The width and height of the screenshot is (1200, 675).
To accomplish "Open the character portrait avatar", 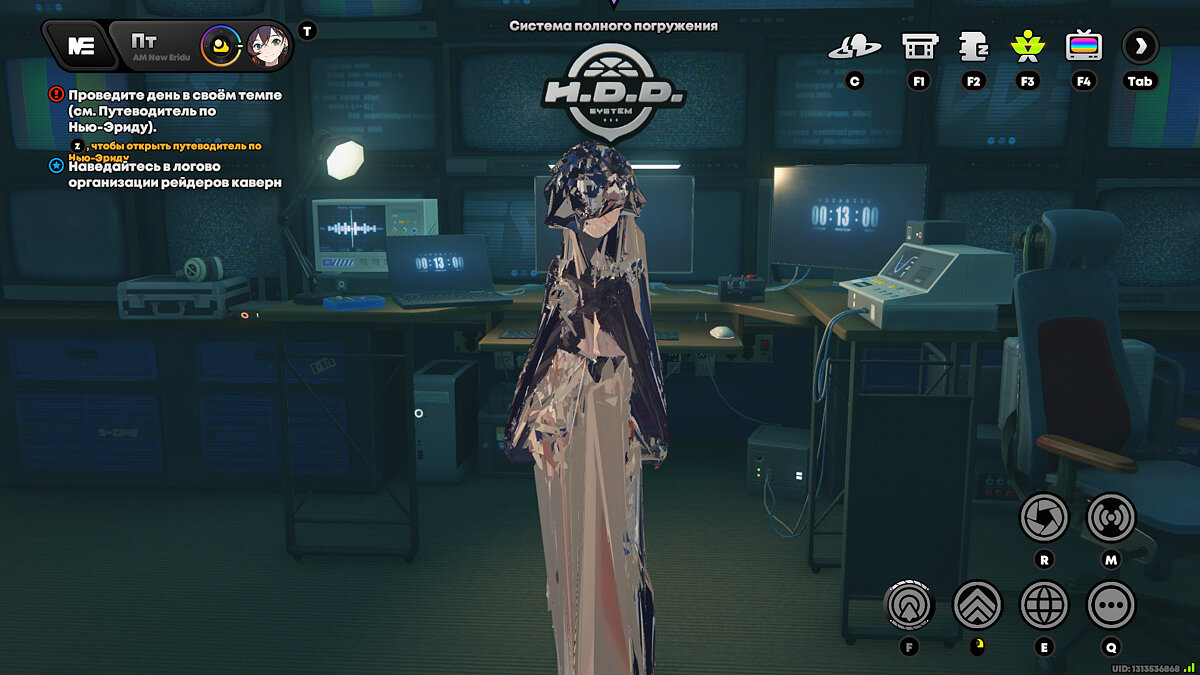I will tap(267, 46).
